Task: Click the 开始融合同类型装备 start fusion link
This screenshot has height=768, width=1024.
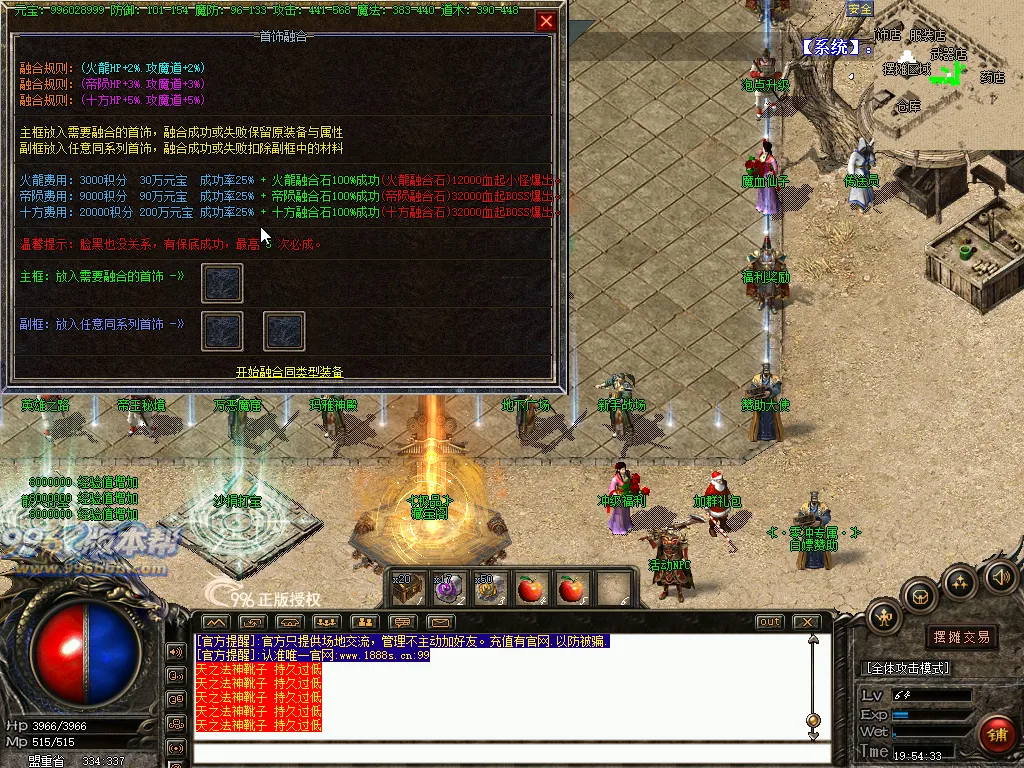Action: pyautogui.click(x=289, y=372)
